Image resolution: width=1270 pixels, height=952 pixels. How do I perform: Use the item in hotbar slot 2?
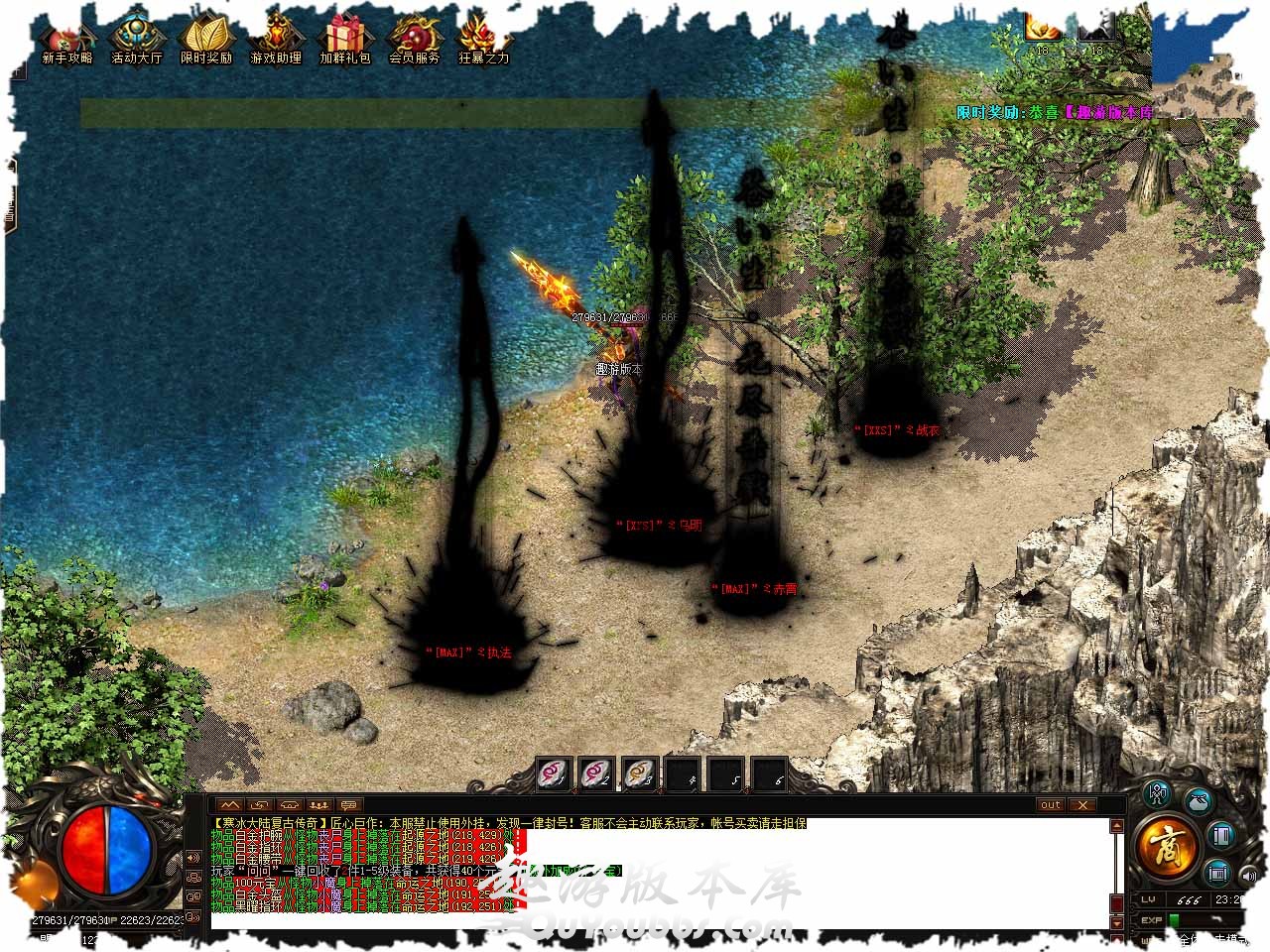pyautogui.click(x=596, y=773)
